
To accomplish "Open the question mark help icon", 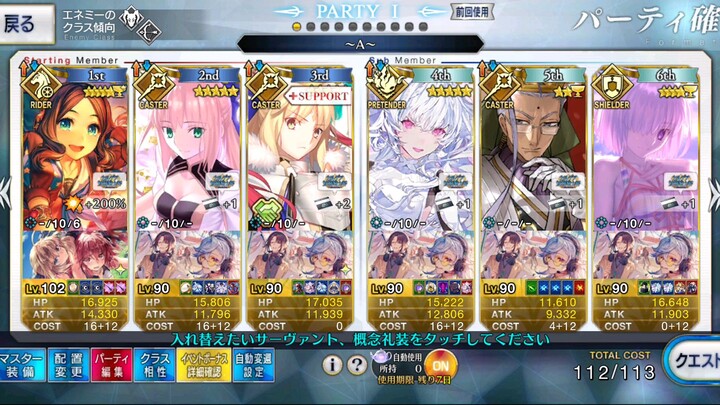I will click(356, 365).
